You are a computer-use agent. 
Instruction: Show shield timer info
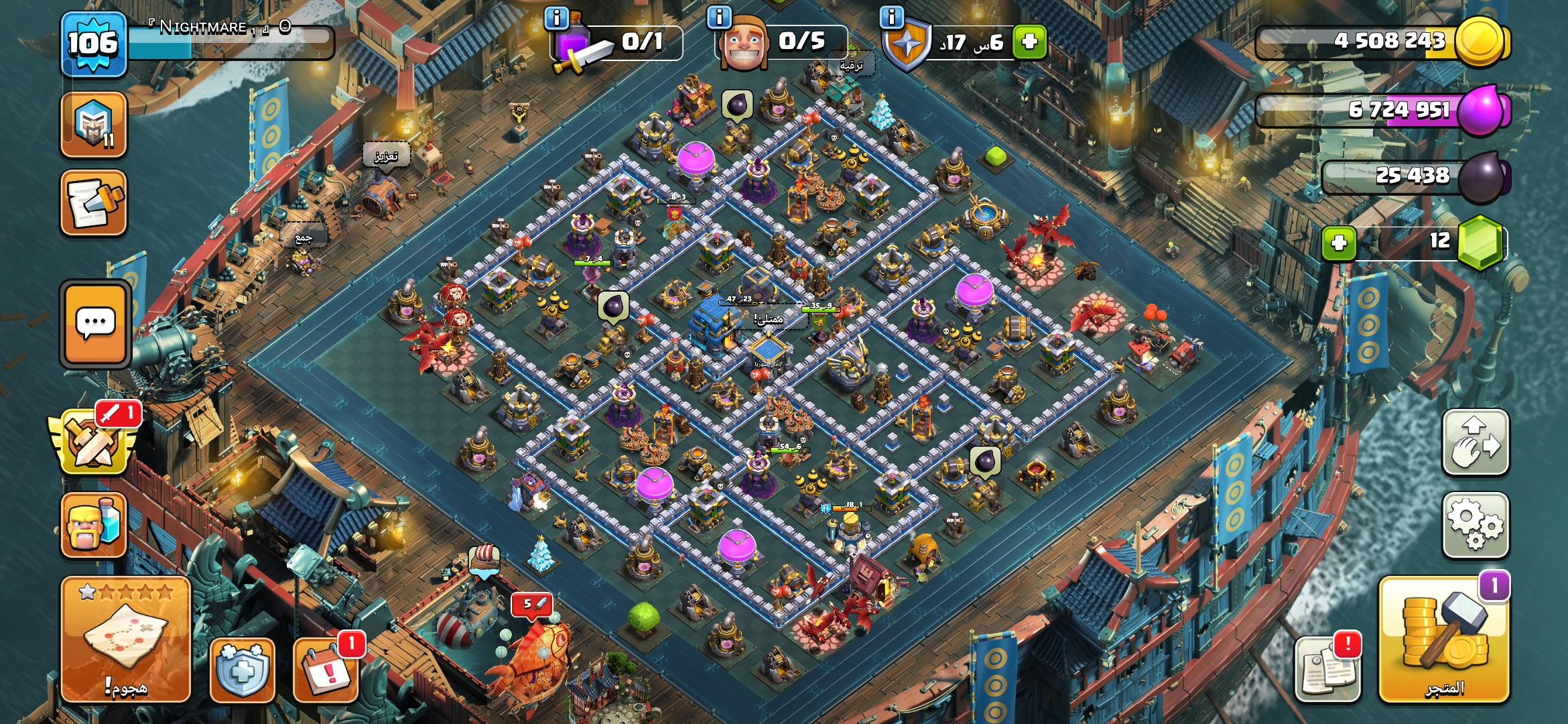tap(892, 17)
